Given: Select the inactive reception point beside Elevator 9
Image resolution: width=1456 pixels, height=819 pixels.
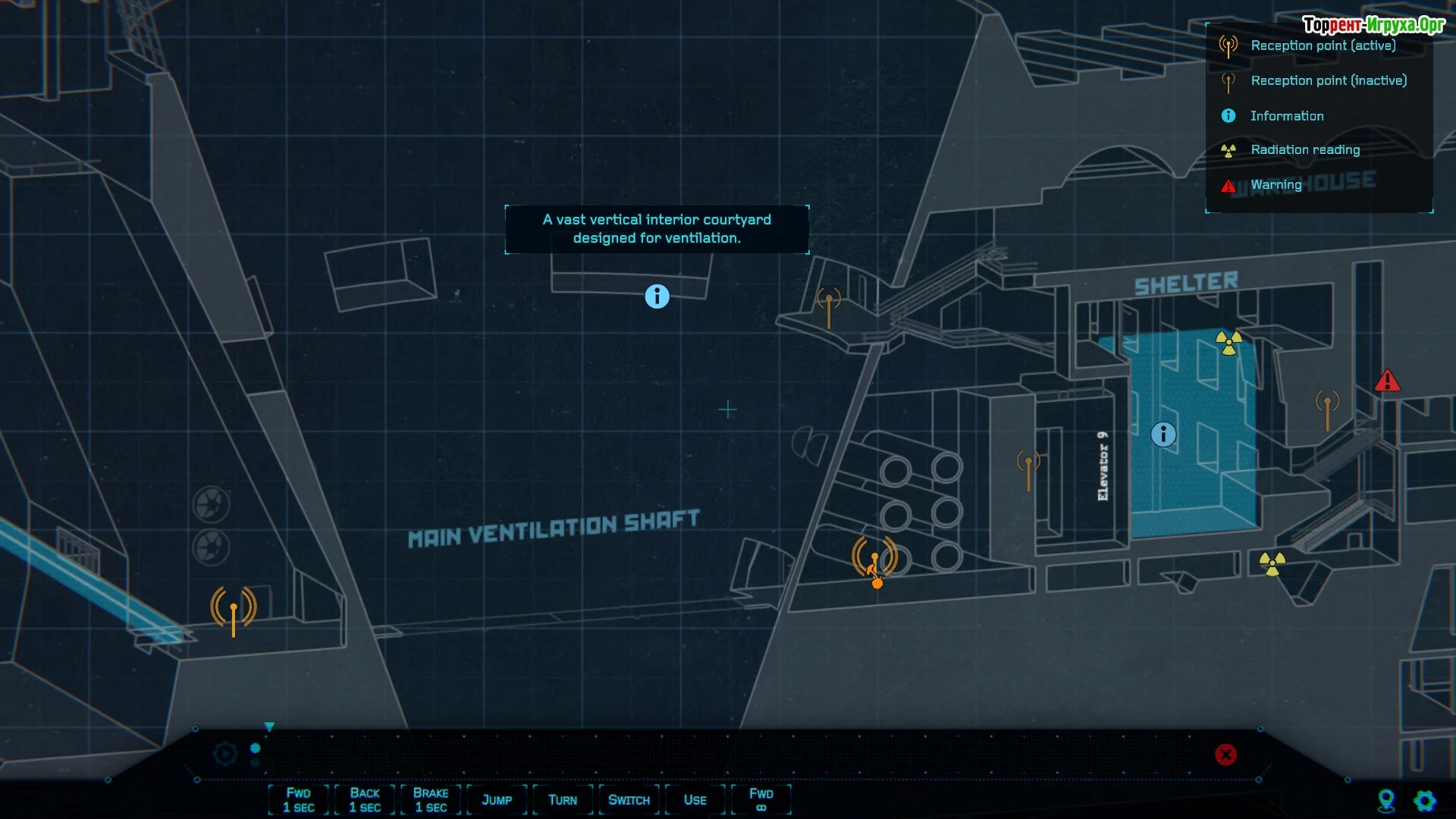Looking at the screenshot, I should (x=1028, y=469).
